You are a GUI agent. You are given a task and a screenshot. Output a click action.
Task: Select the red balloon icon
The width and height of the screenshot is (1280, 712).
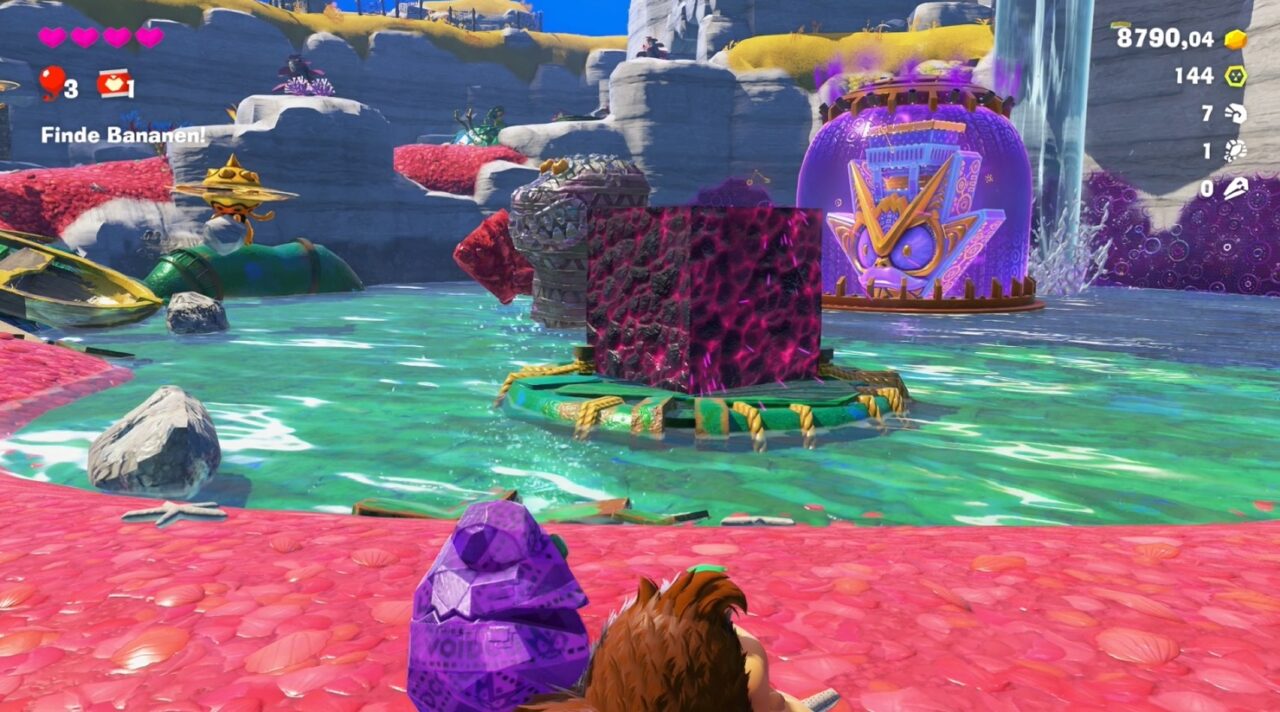(x=51, y=82)
